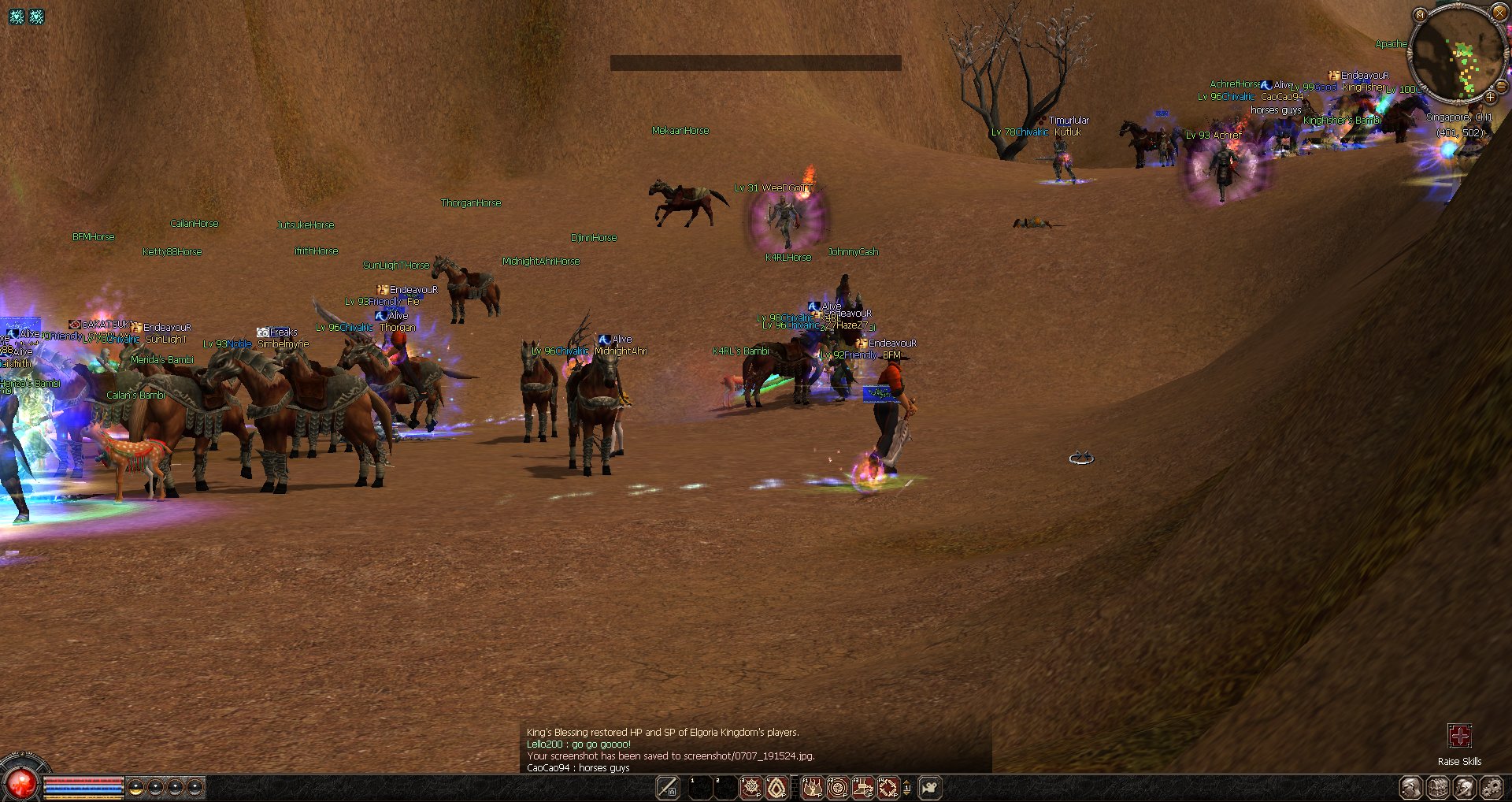Cast the burning figure skill on F1
Screen dimensions: 1512x802
click(812, 787)
